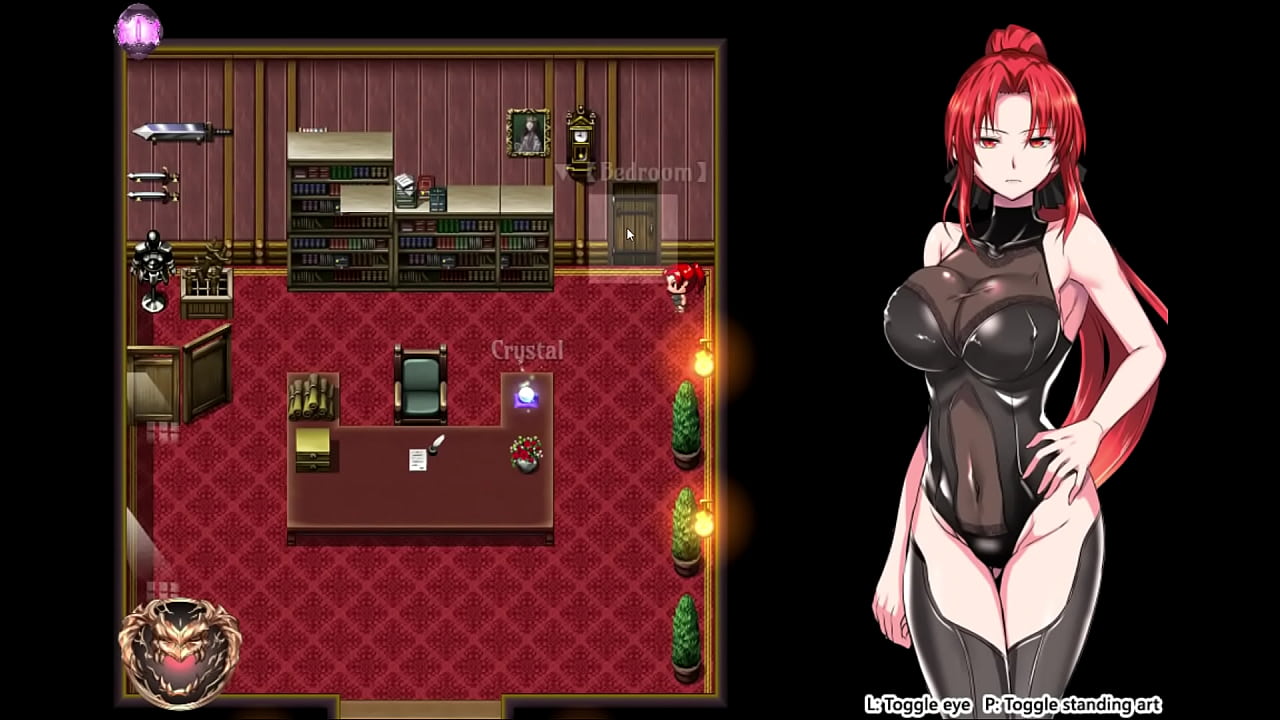Click the sword mounted on the wall
This screenshot has height=720, width=1280.
pyautogui.click(x=176, y=133)
